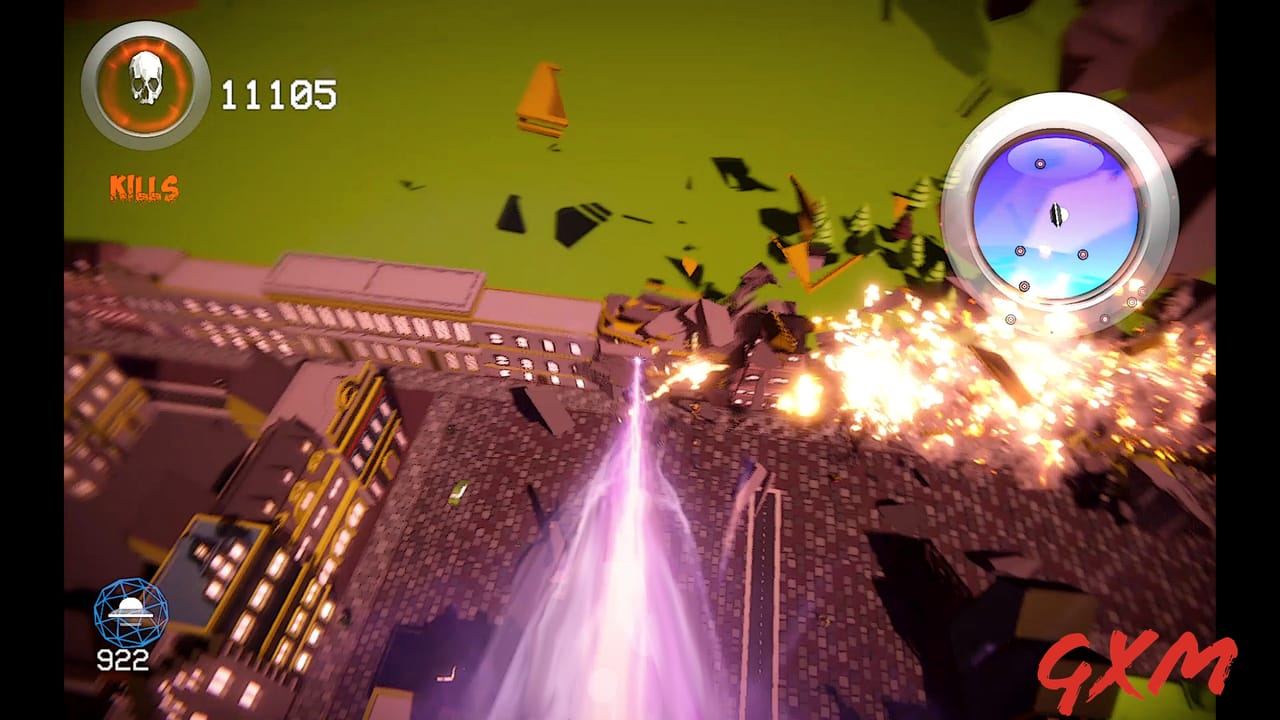The image size is (1280, 720).
Task: Expand the kill score readout showing 11105
Action: (281, 95)
